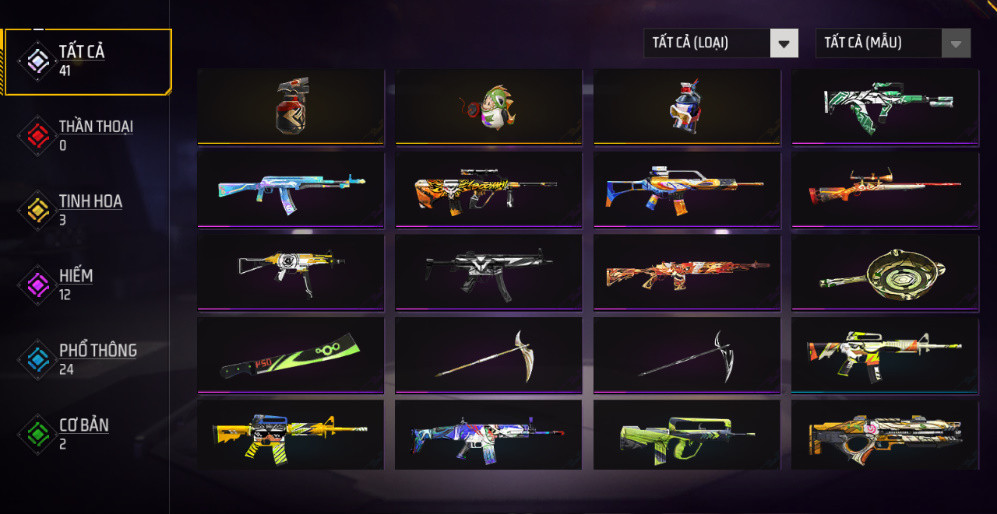Screen dimensions: 997x514
Task: Choose the green and white rifle skin
Action: click(x=885, y=106)
